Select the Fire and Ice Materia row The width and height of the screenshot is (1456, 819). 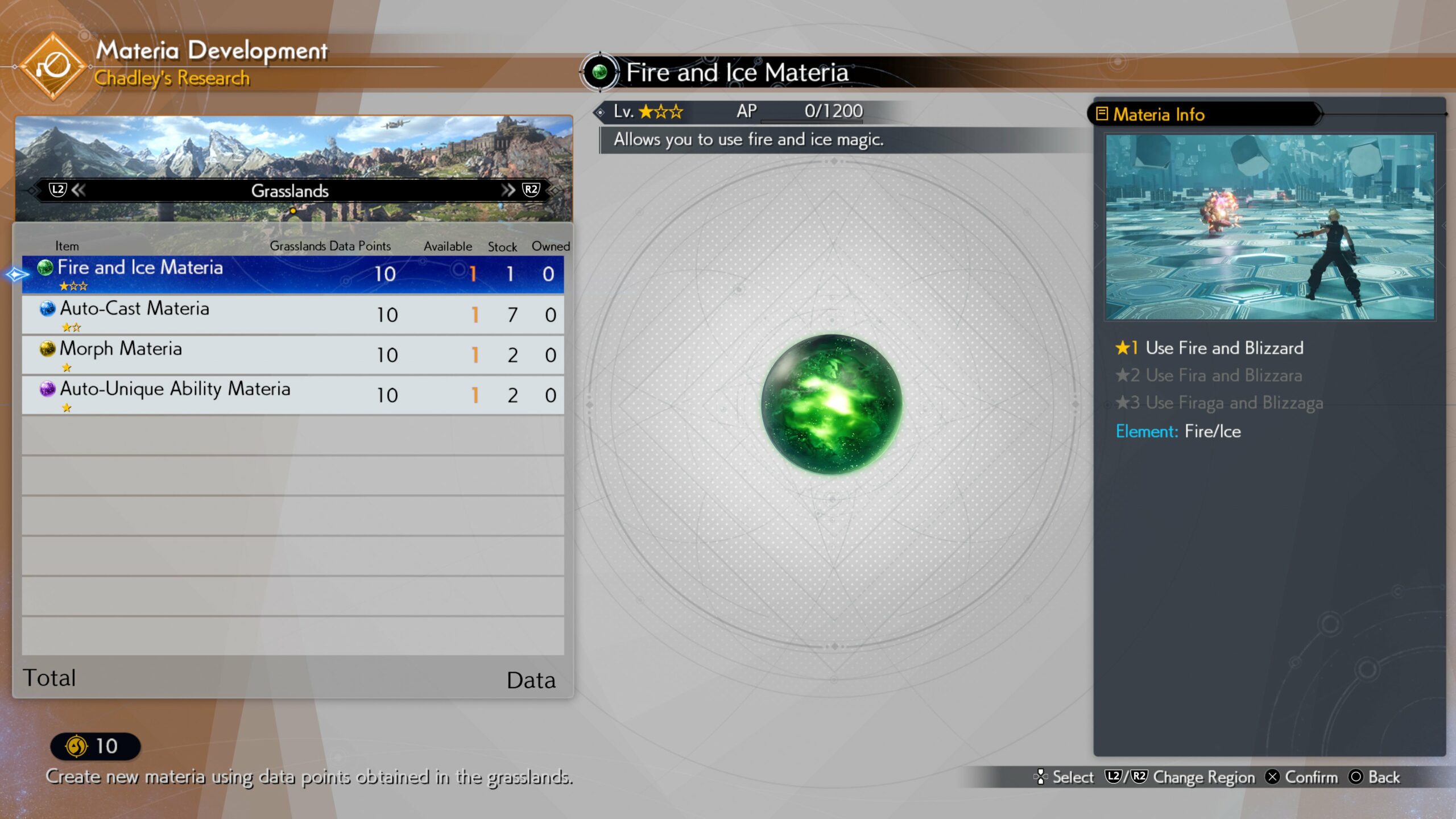(x=293, y=274)
